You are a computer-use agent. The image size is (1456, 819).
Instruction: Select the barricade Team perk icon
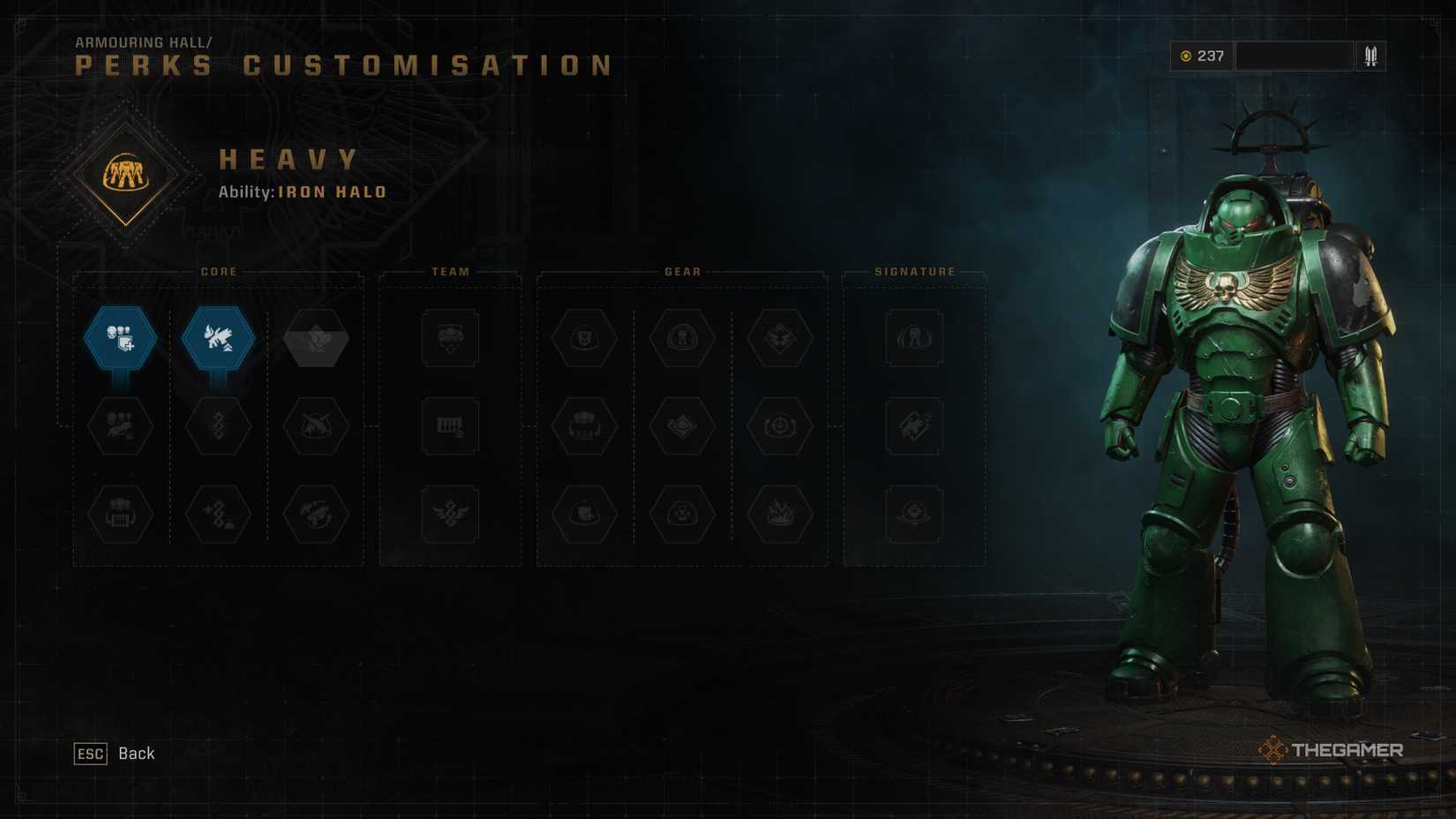point(449,426)
